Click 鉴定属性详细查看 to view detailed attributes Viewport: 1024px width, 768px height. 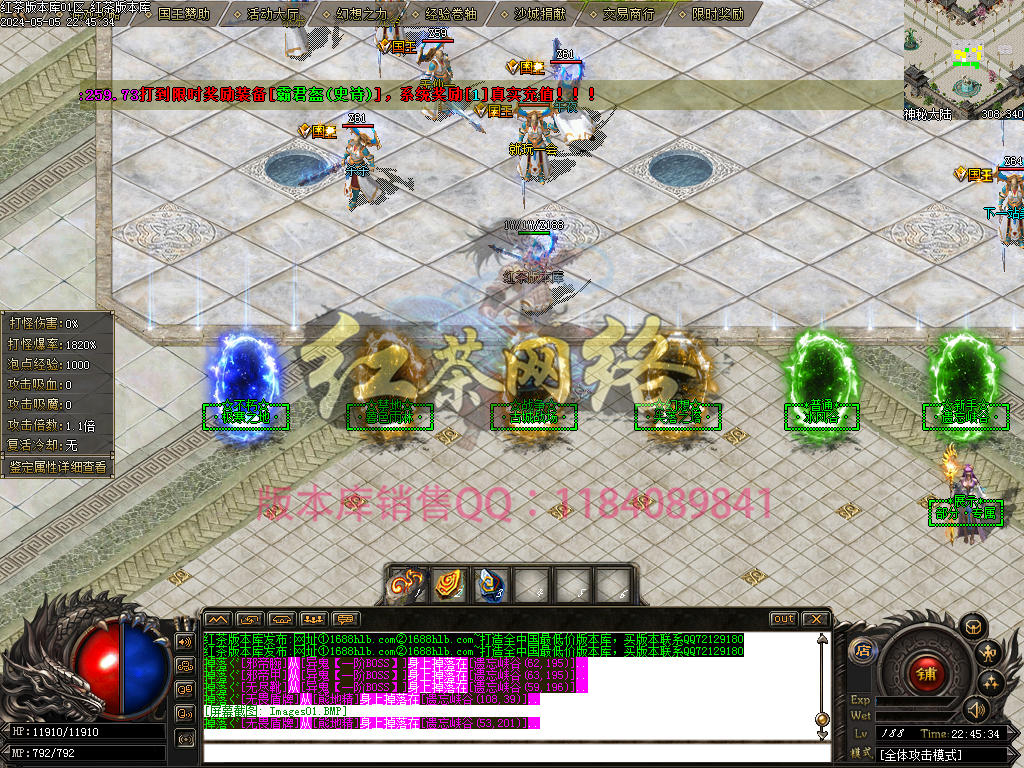pos(57,466)
